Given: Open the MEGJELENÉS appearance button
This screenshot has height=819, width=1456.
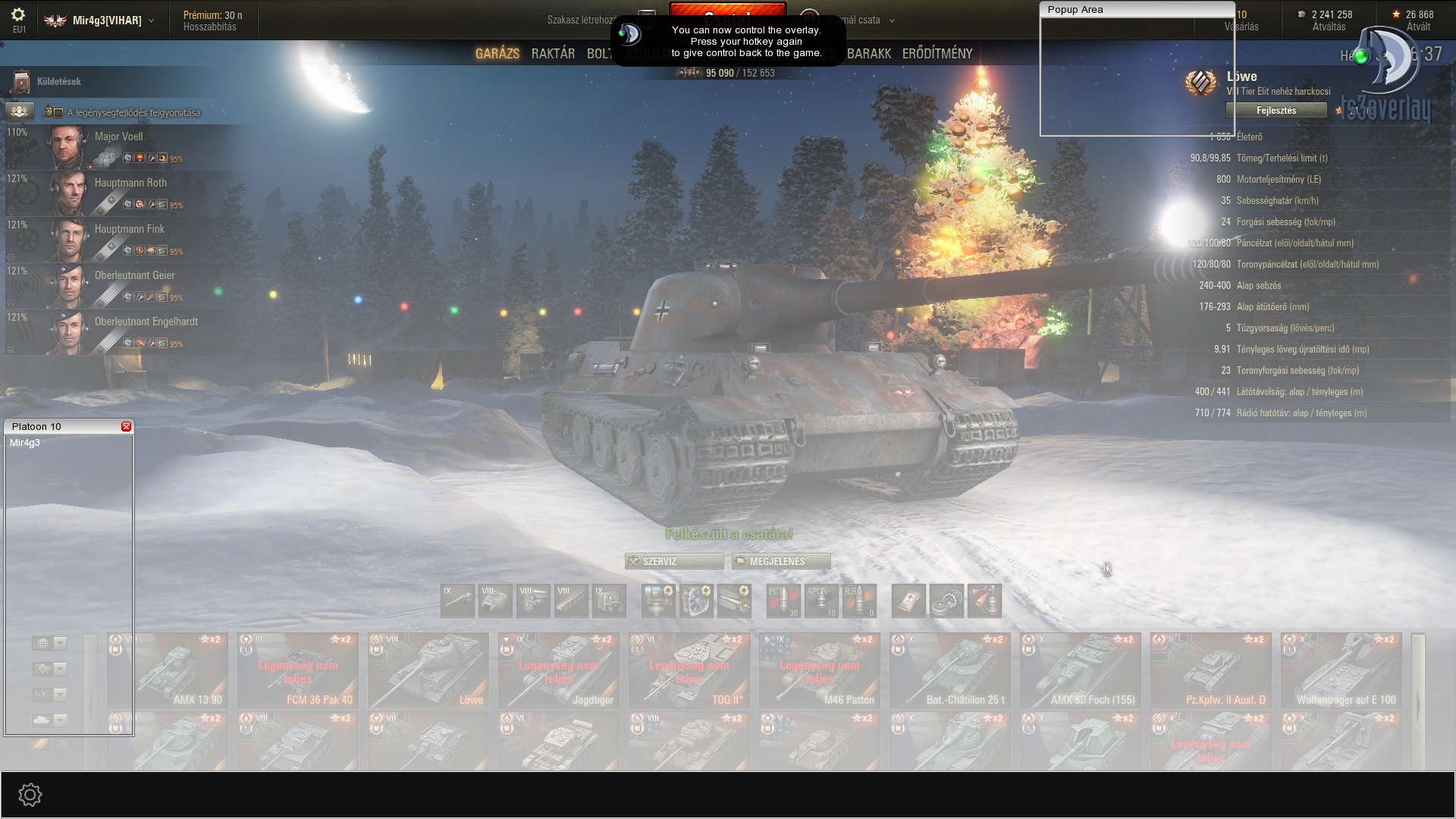Looking at the screenshot, I should [780, 561].
